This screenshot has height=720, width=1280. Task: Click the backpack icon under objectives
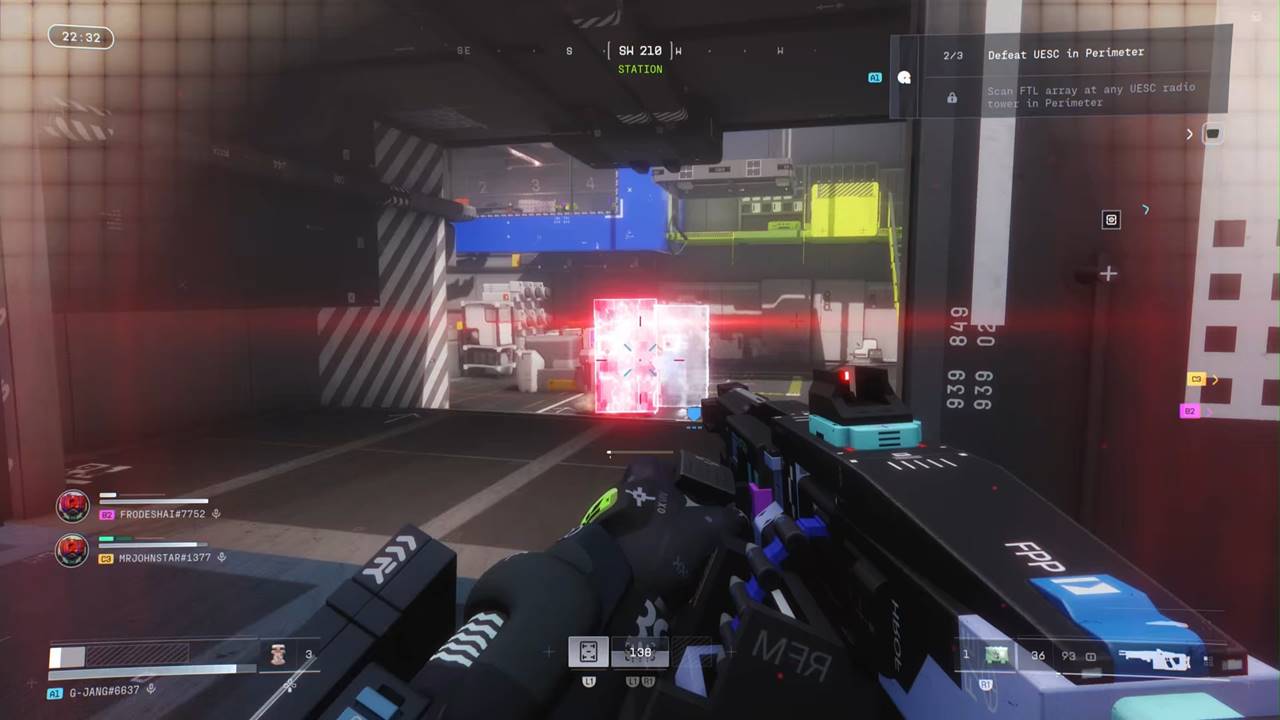[1212, 133]
